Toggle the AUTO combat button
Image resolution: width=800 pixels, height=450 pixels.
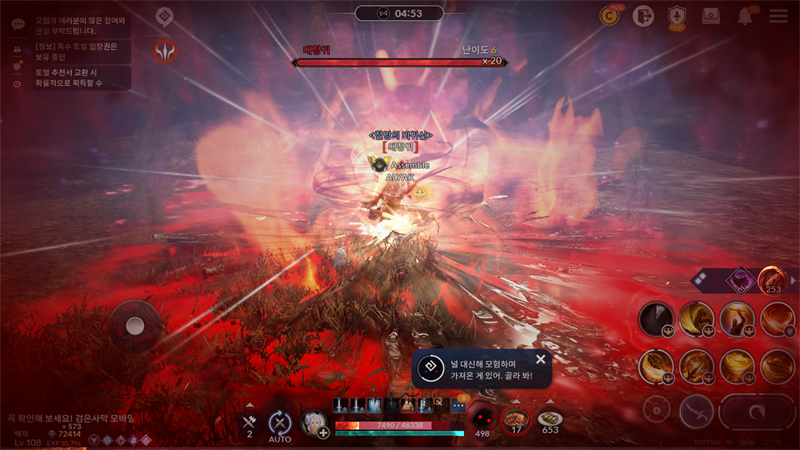pyautogui.click(x=280, y=423)
